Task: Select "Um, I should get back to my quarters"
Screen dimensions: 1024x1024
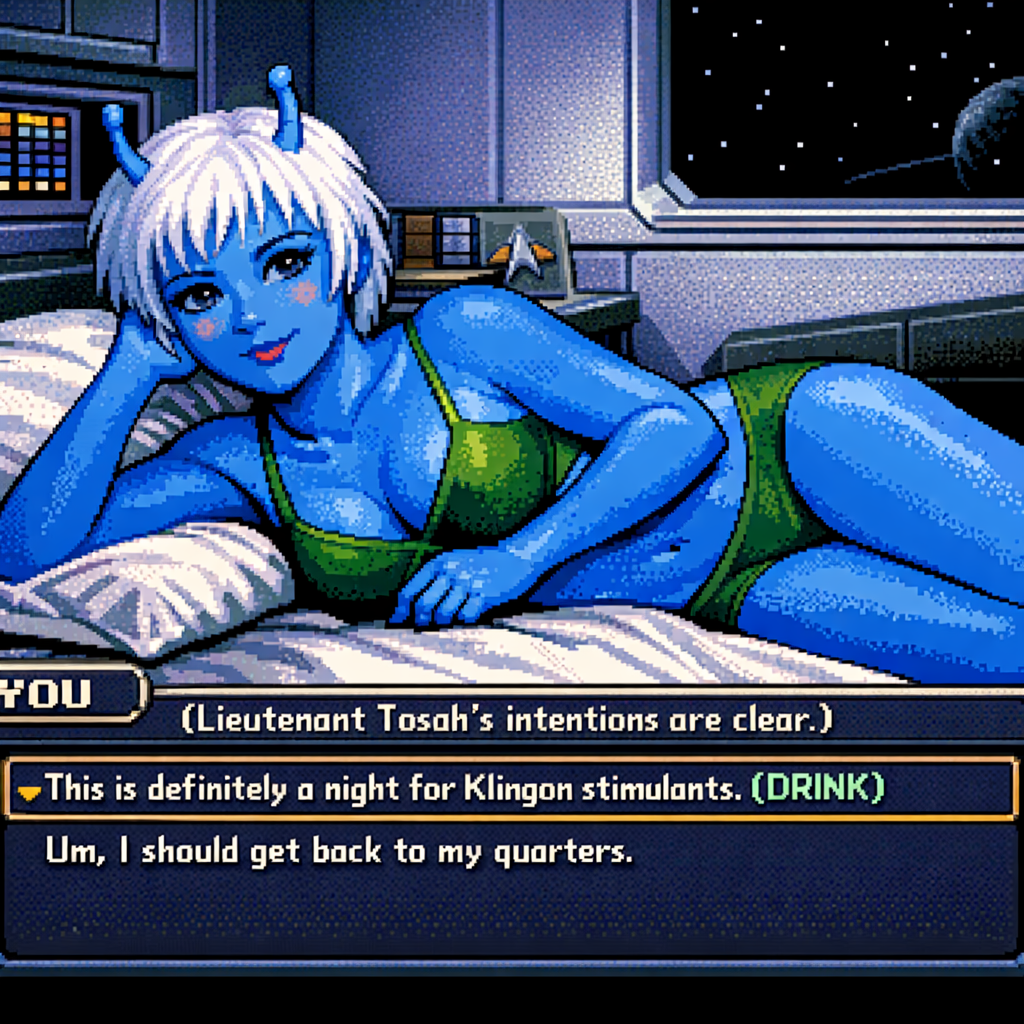Action: pyautogui.click(x=339, y=851)
